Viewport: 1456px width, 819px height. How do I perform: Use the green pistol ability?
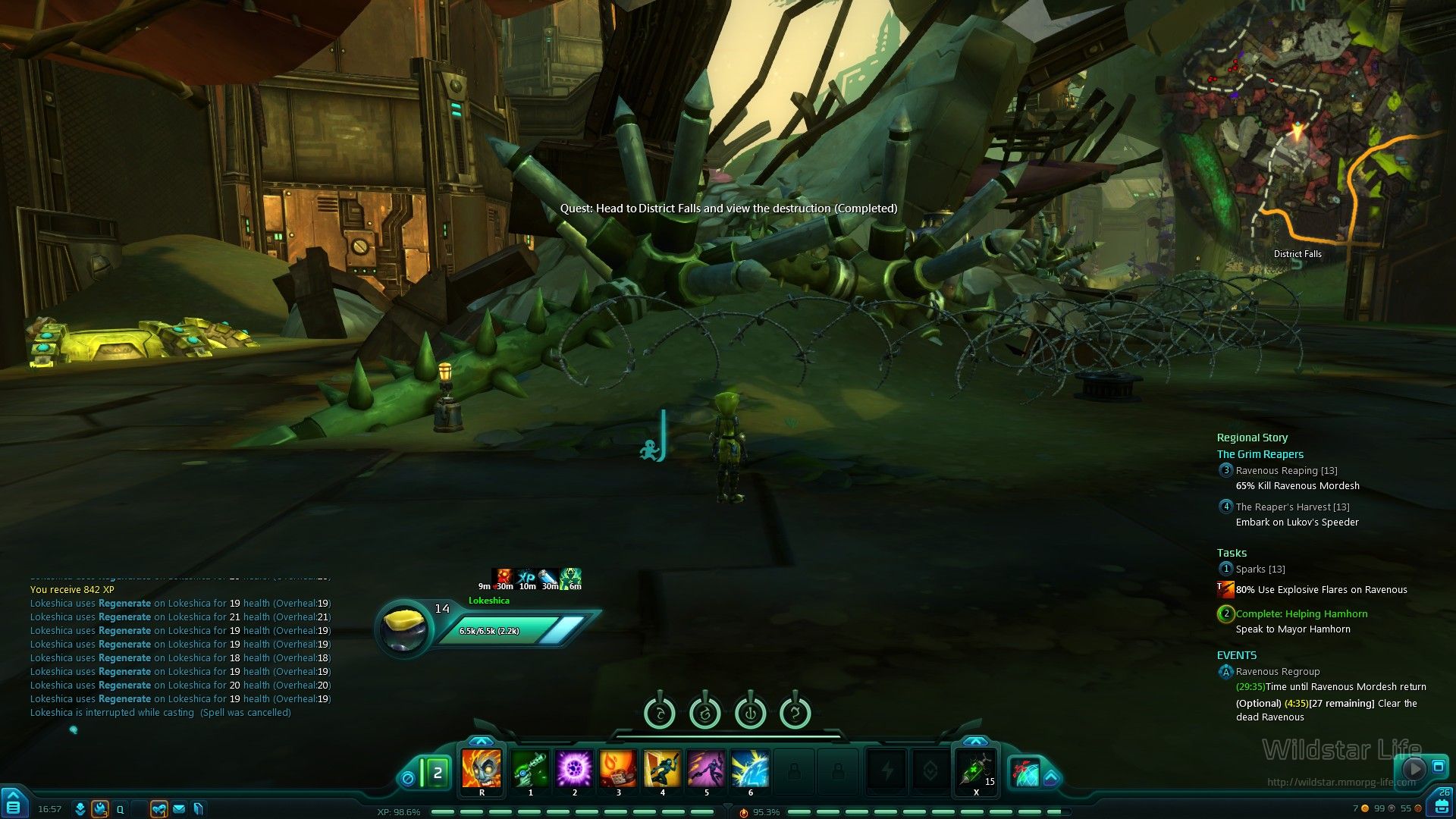click(x=530, y=769)
